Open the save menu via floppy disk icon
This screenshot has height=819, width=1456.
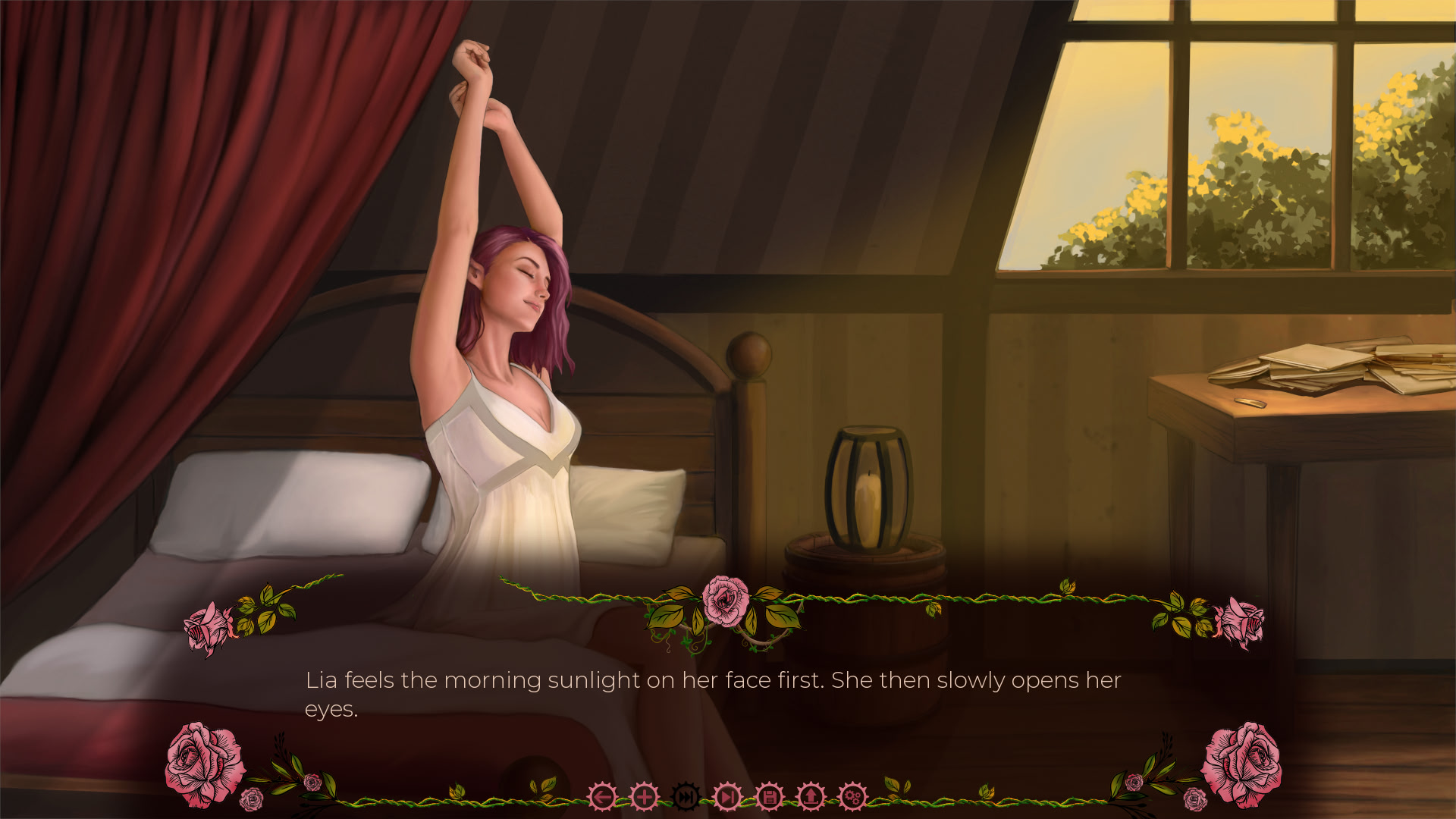point(769,797)
